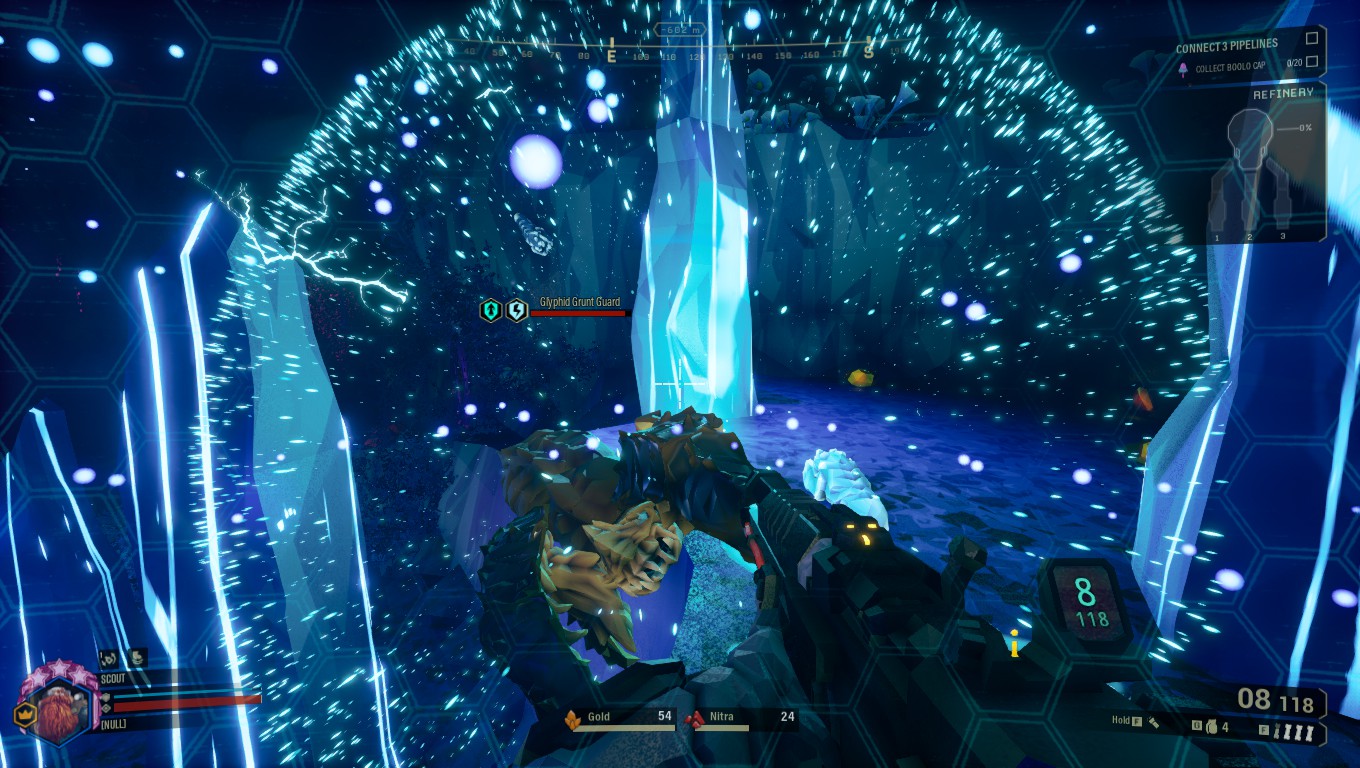Select the Gold resource counter

[x=620, y=718]
